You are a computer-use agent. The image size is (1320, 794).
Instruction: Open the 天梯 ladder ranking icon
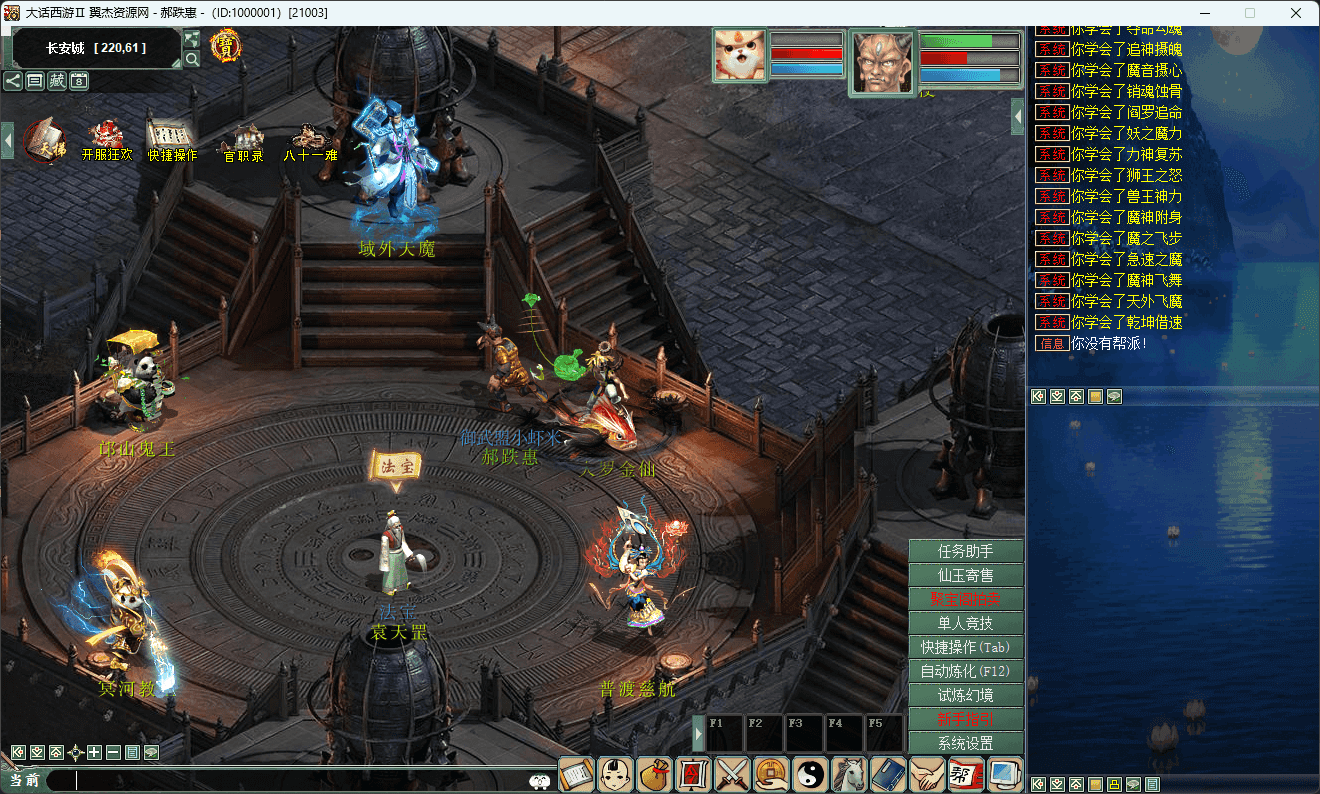45,140
